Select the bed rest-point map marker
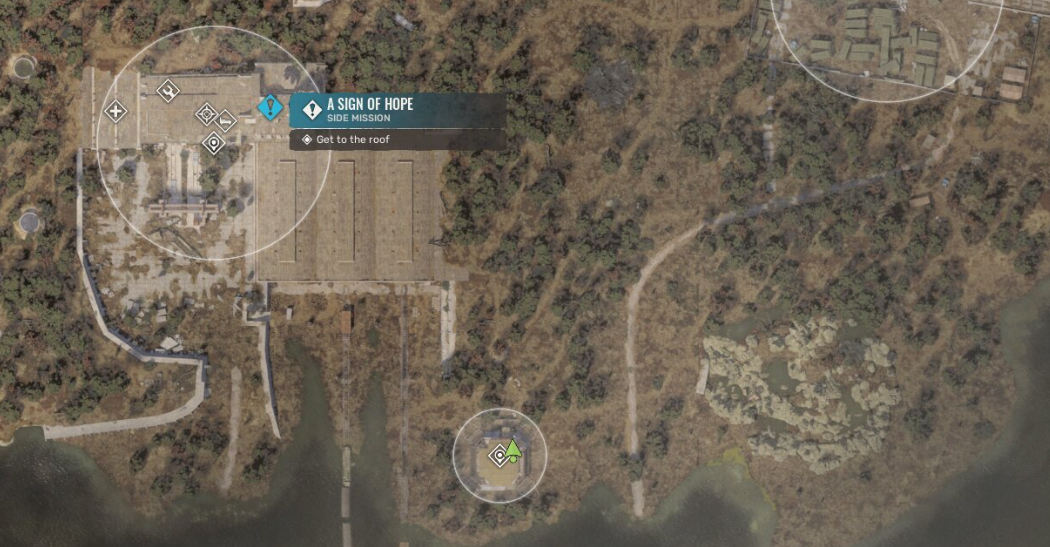Viewport: 1050px width, 547px height. [226, 121]
